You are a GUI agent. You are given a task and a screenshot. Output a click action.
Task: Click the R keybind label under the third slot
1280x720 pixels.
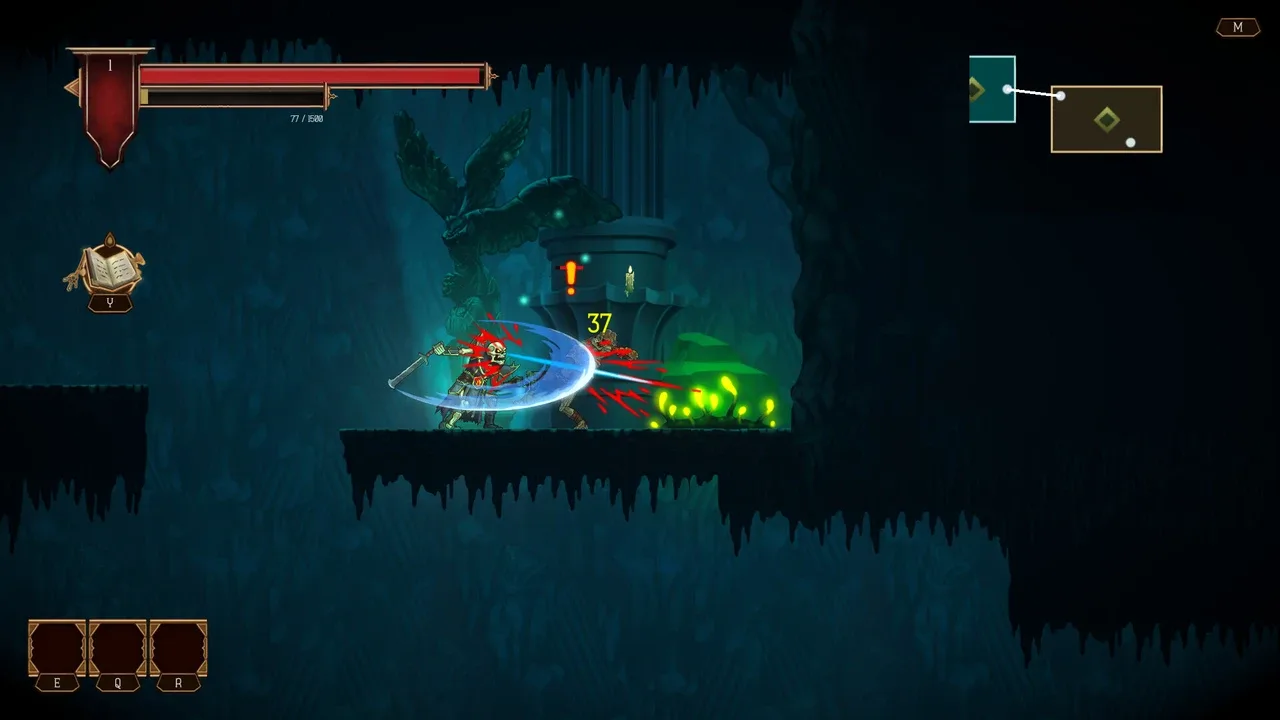(176, 683)
